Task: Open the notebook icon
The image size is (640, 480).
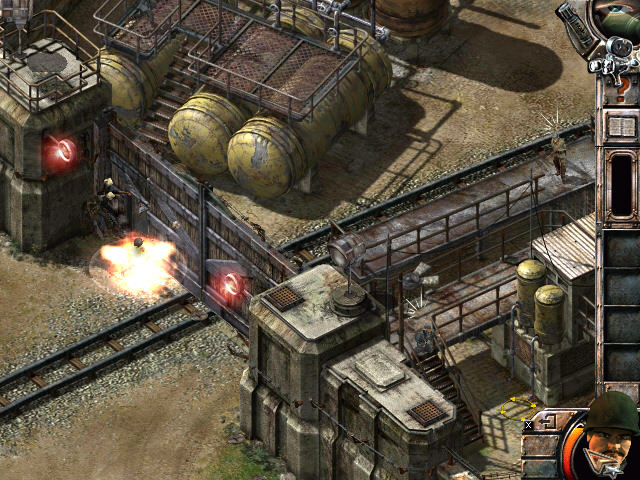Action: (621, 126)
